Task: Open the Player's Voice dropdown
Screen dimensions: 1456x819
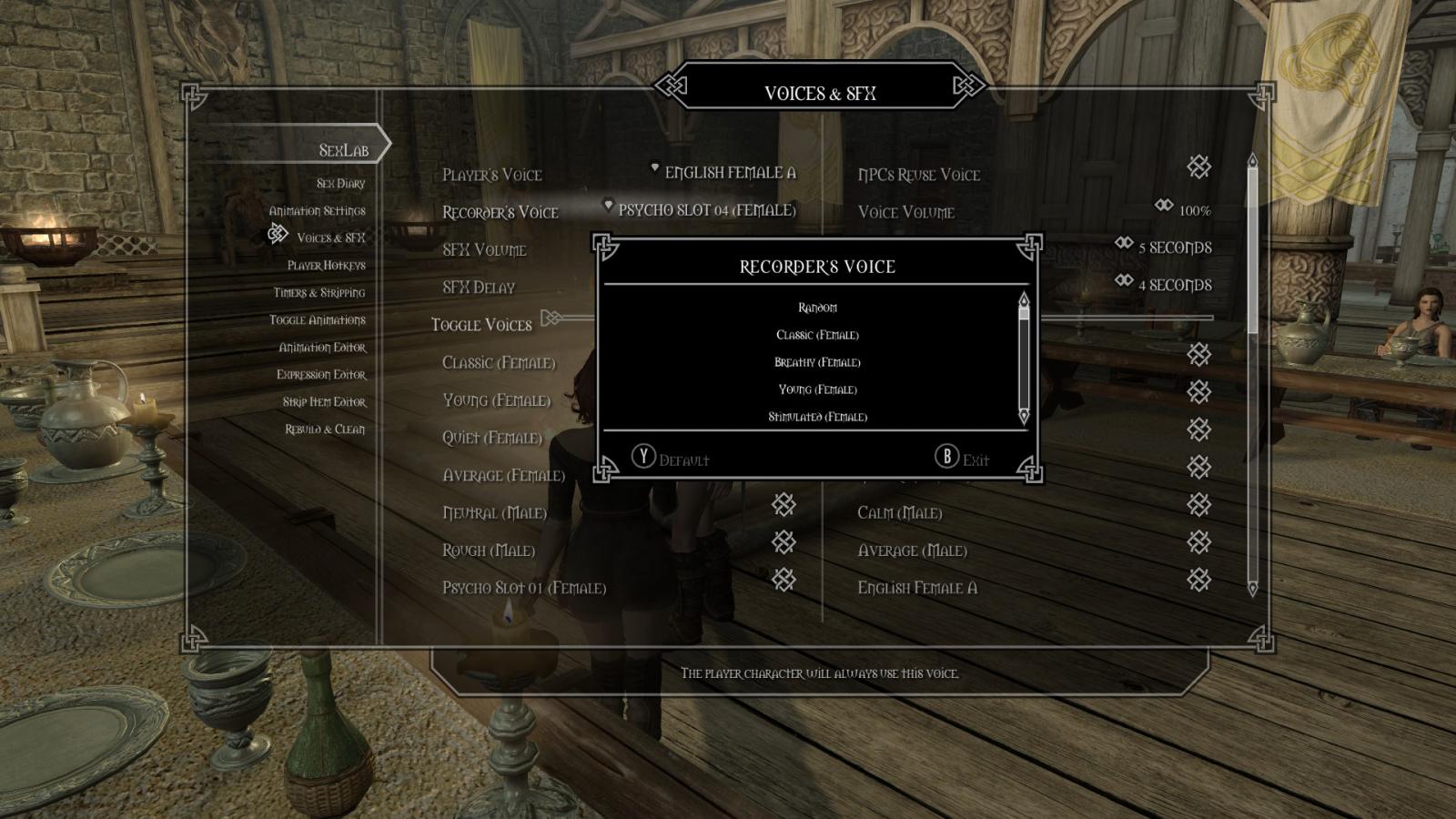Action: [x=729, y=173]
